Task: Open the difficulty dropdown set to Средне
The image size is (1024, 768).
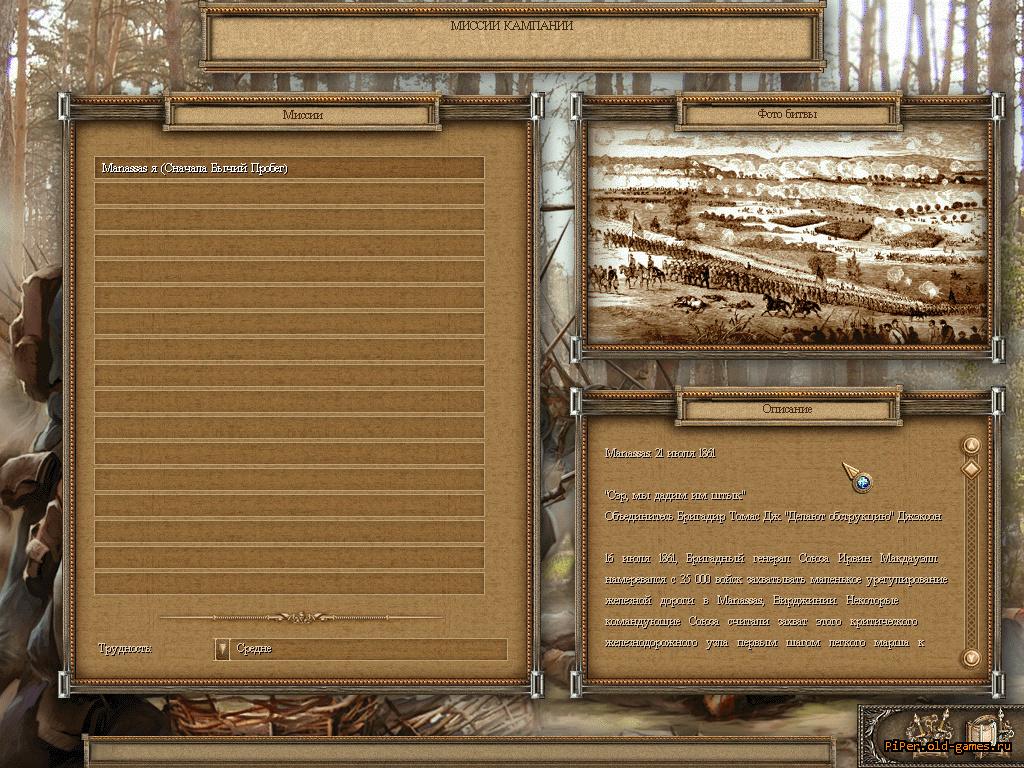Action: [223, 649]
